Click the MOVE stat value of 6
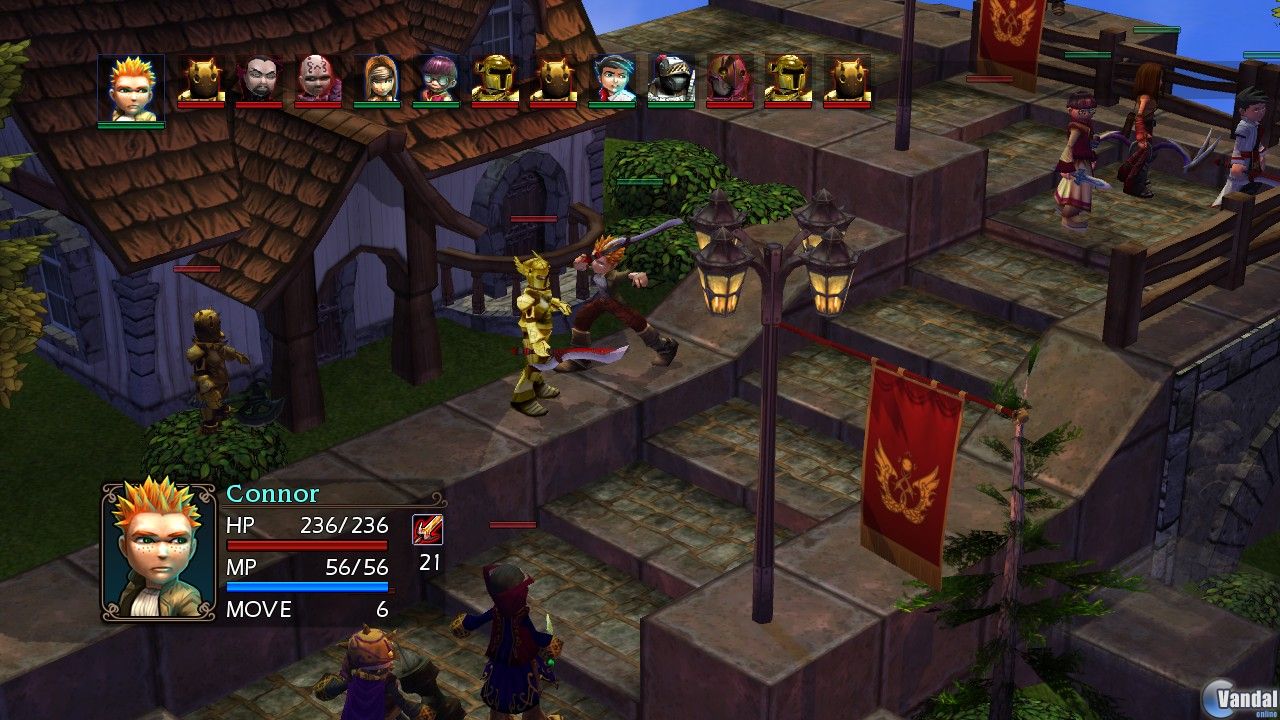 pyautogui.click(x=382, y=609)
